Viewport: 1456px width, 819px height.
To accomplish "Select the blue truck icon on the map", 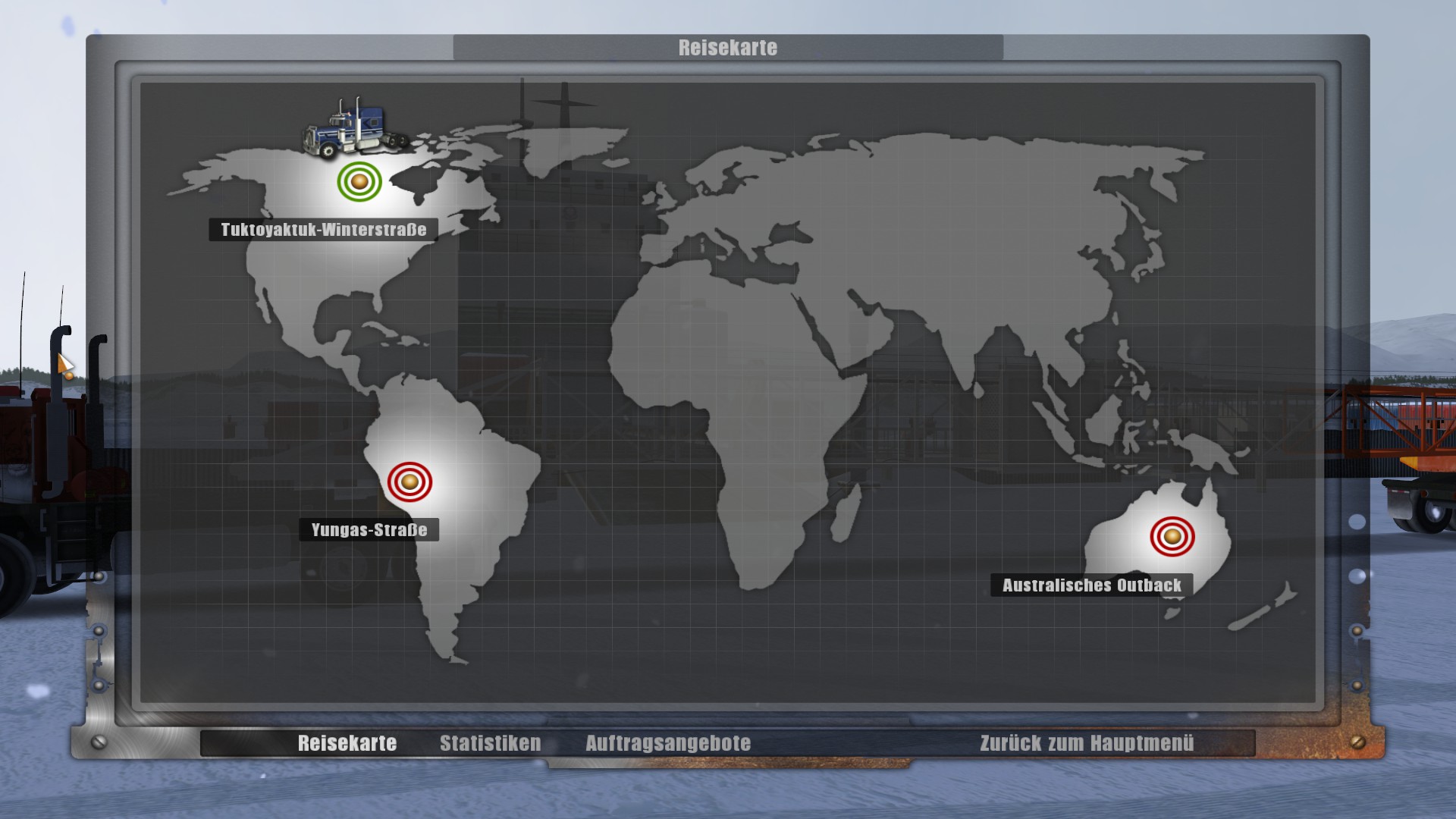I will [354, 127].
